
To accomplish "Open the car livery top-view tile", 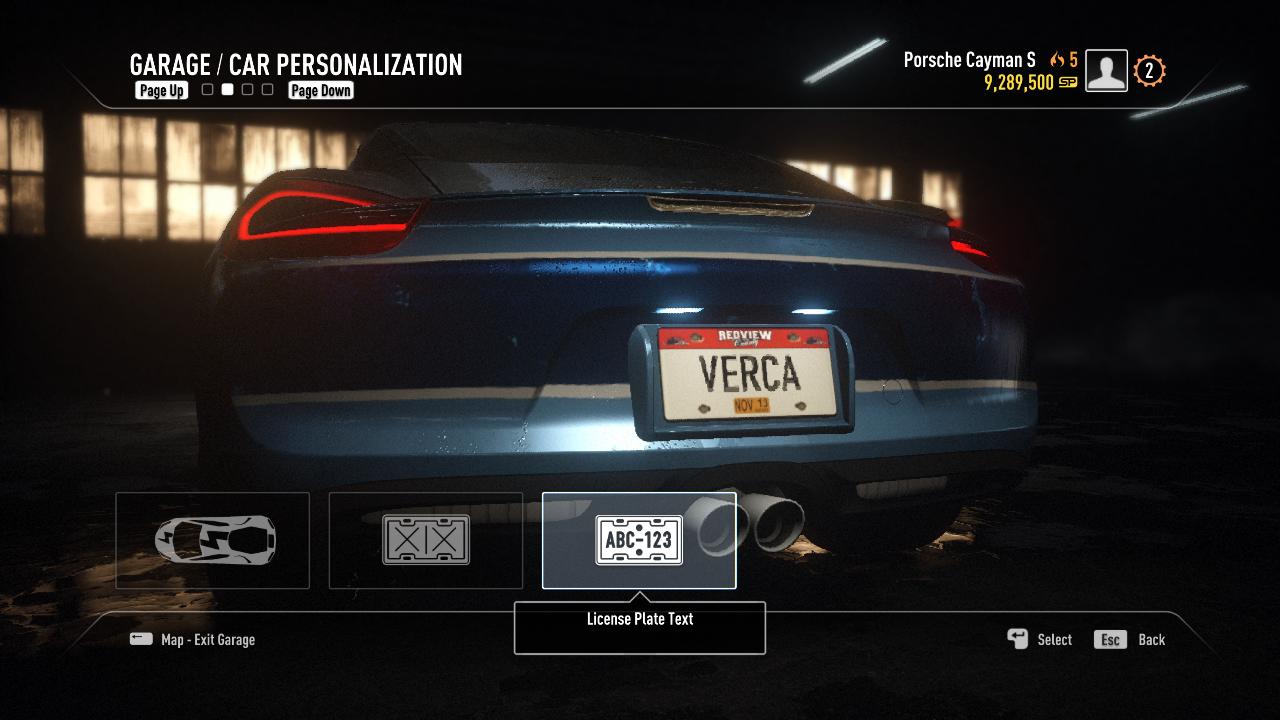I will 213,540.
